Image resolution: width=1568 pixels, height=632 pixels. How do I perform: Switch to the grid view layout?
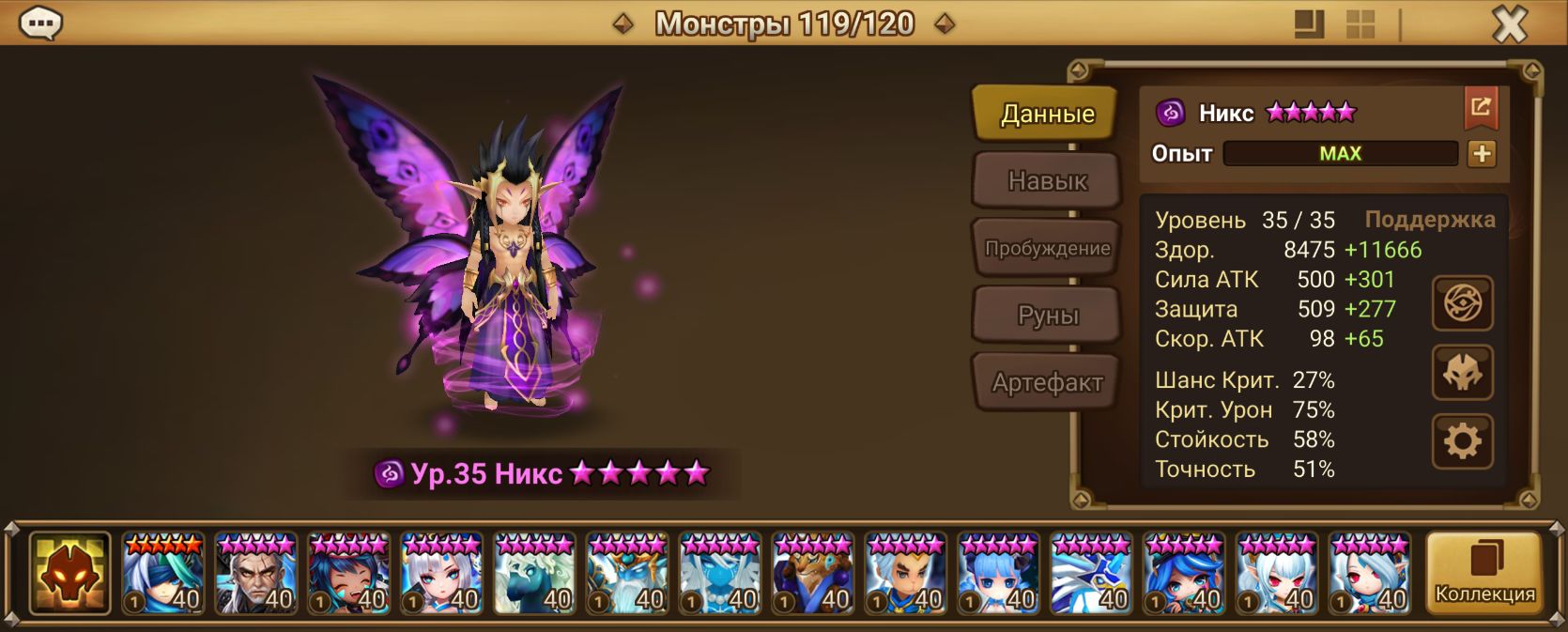(x=1360, y=24)
